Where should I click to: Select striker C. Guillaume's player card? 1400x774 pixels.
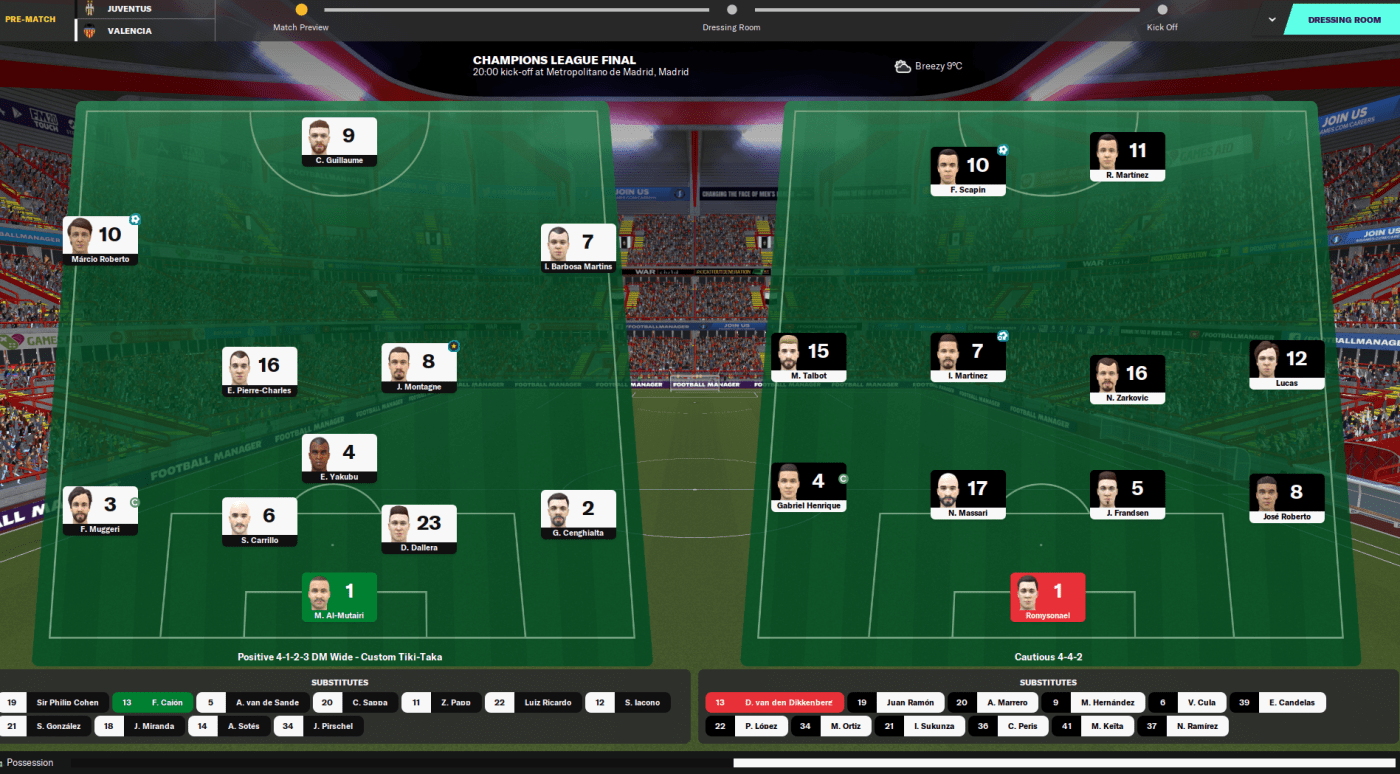pos(339,141)
